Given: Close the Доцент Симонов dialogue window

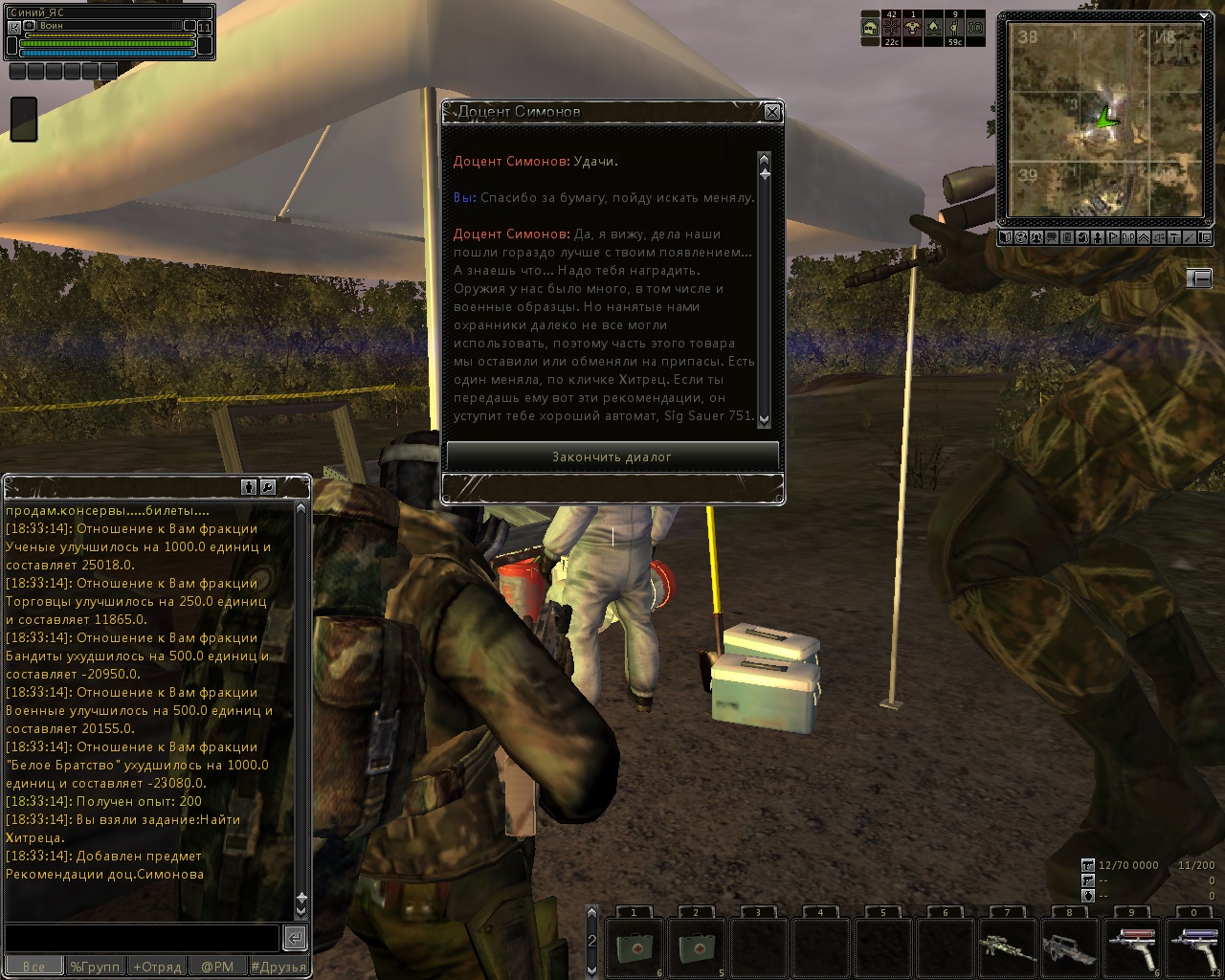Looking at the screenshot, I should pos(772,113).
